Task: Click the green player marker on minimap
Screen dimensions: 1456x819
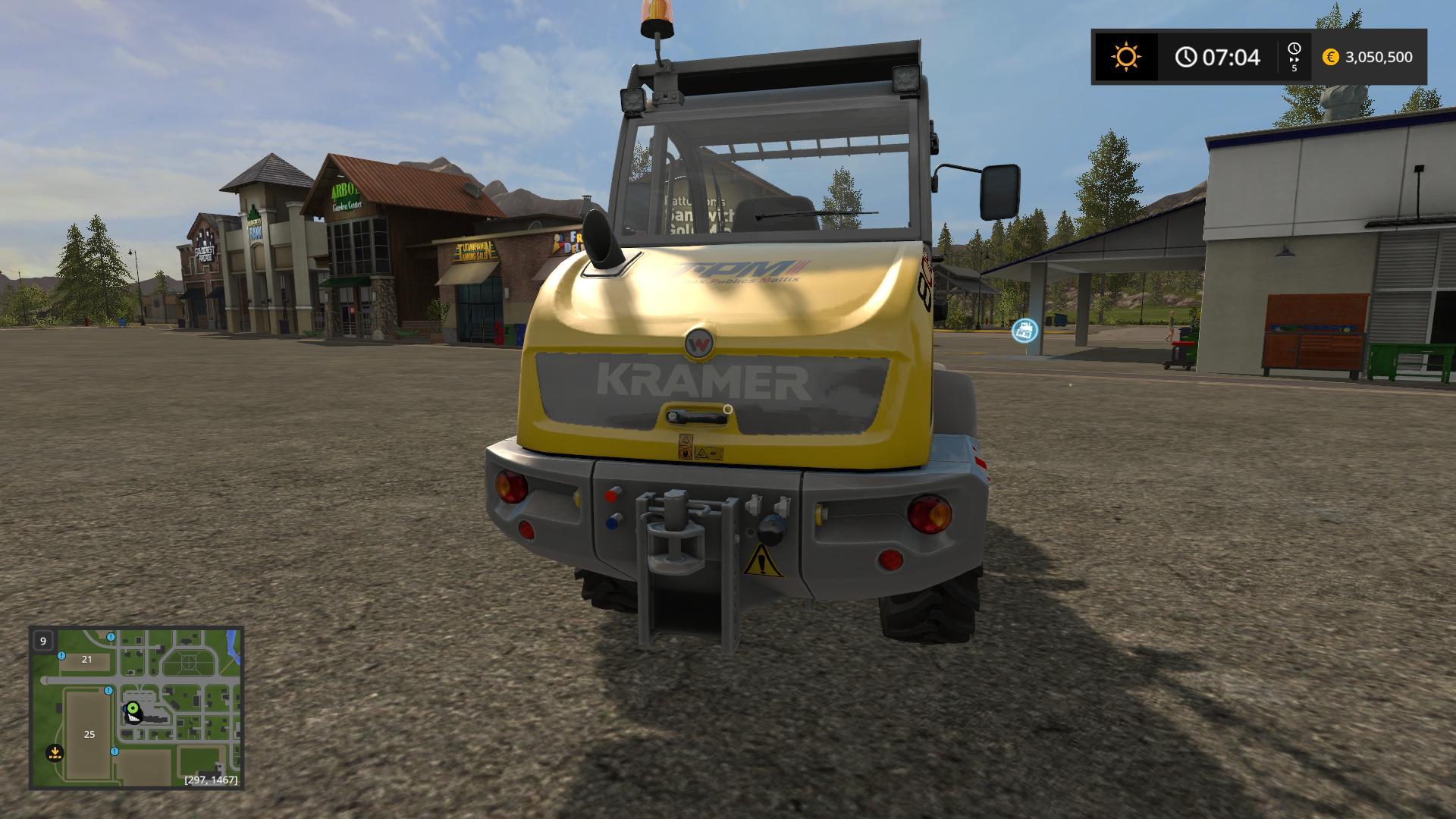Action: [133, 709]
